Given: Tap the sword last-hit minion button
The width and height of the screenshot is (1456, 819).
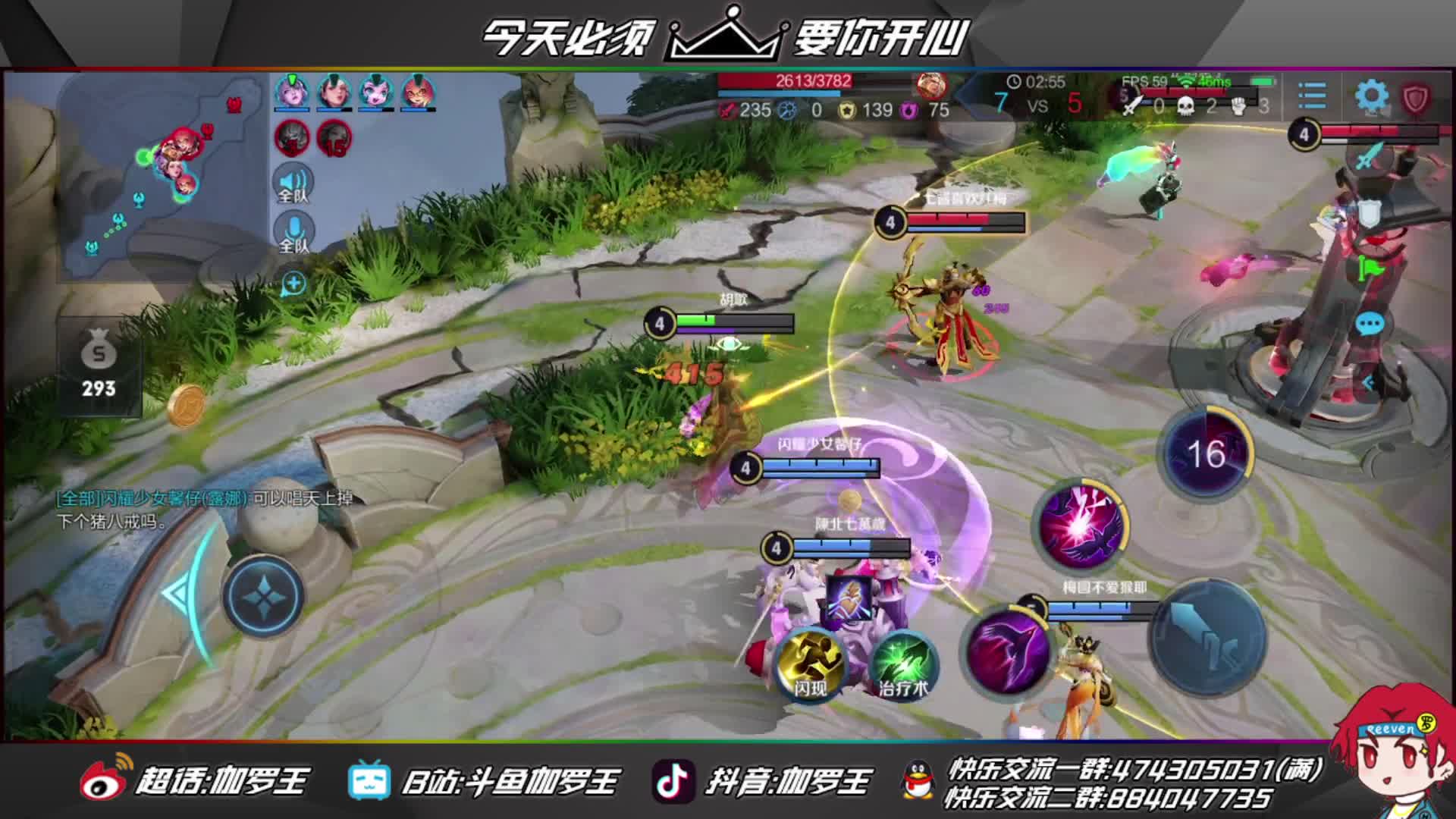Looking at the screenshot, I should click(1369, 158).
